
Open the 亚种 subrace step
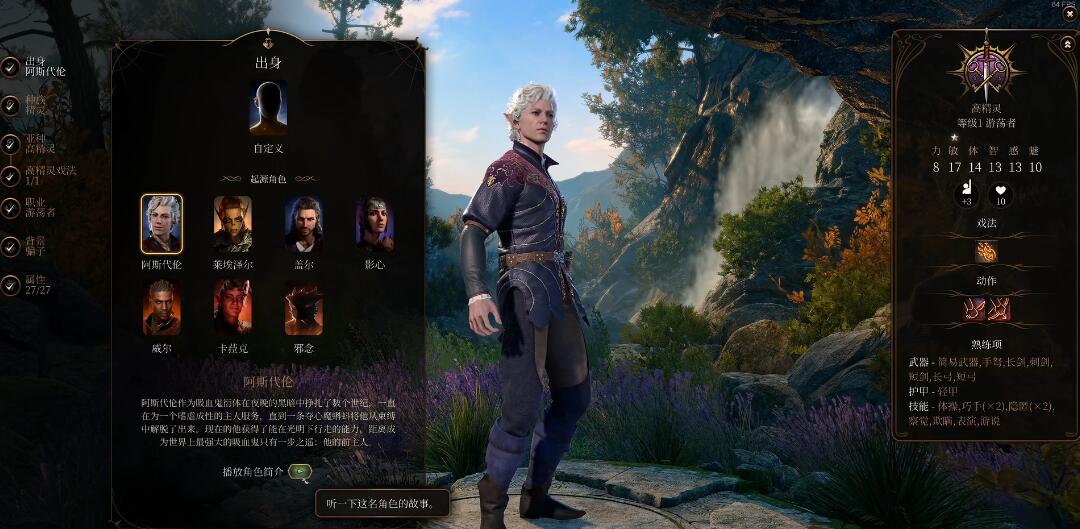click(10, 143)
